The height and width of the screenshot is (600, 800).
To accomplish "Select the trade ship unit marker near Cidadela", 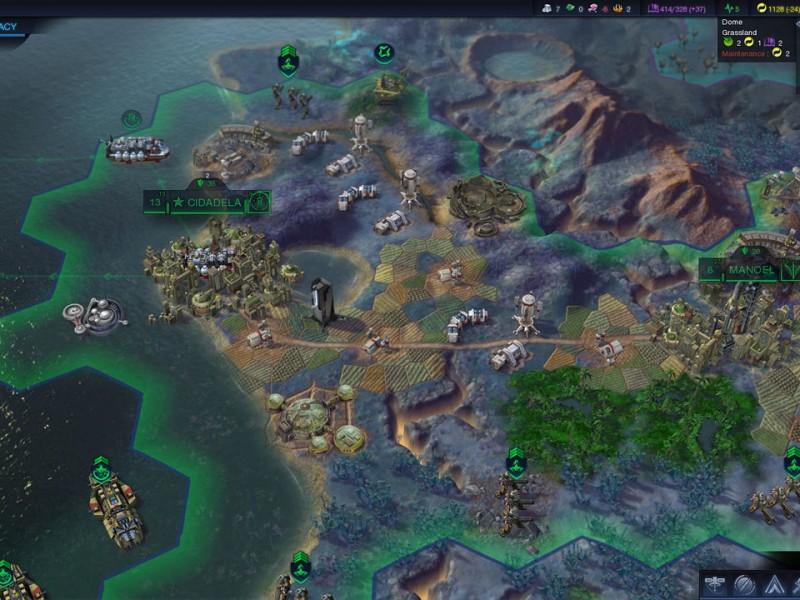I will click(x=131, y=119).
